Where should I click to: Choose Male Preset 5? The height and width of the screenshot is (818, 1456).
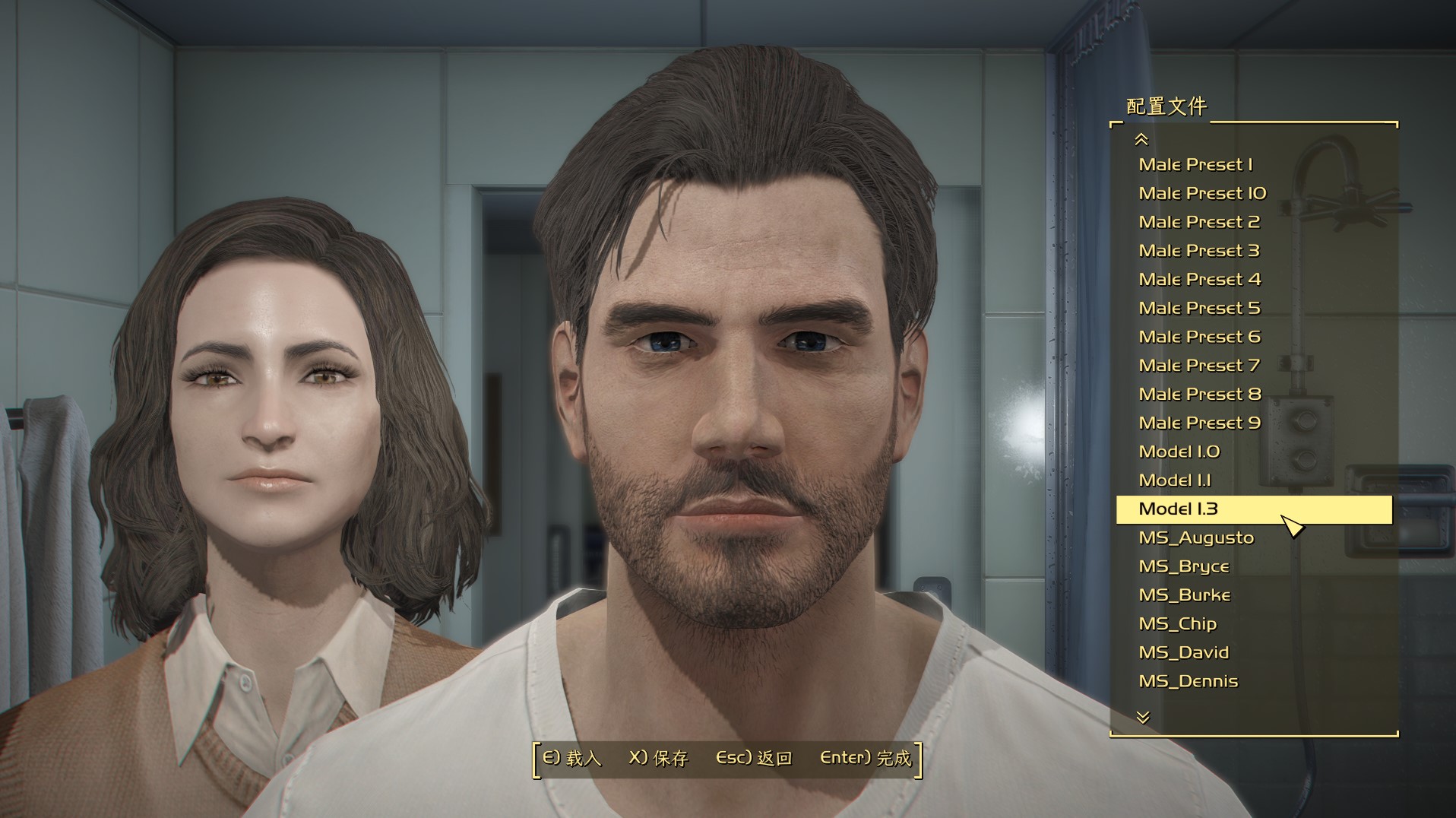click(x=1199, y=309)
